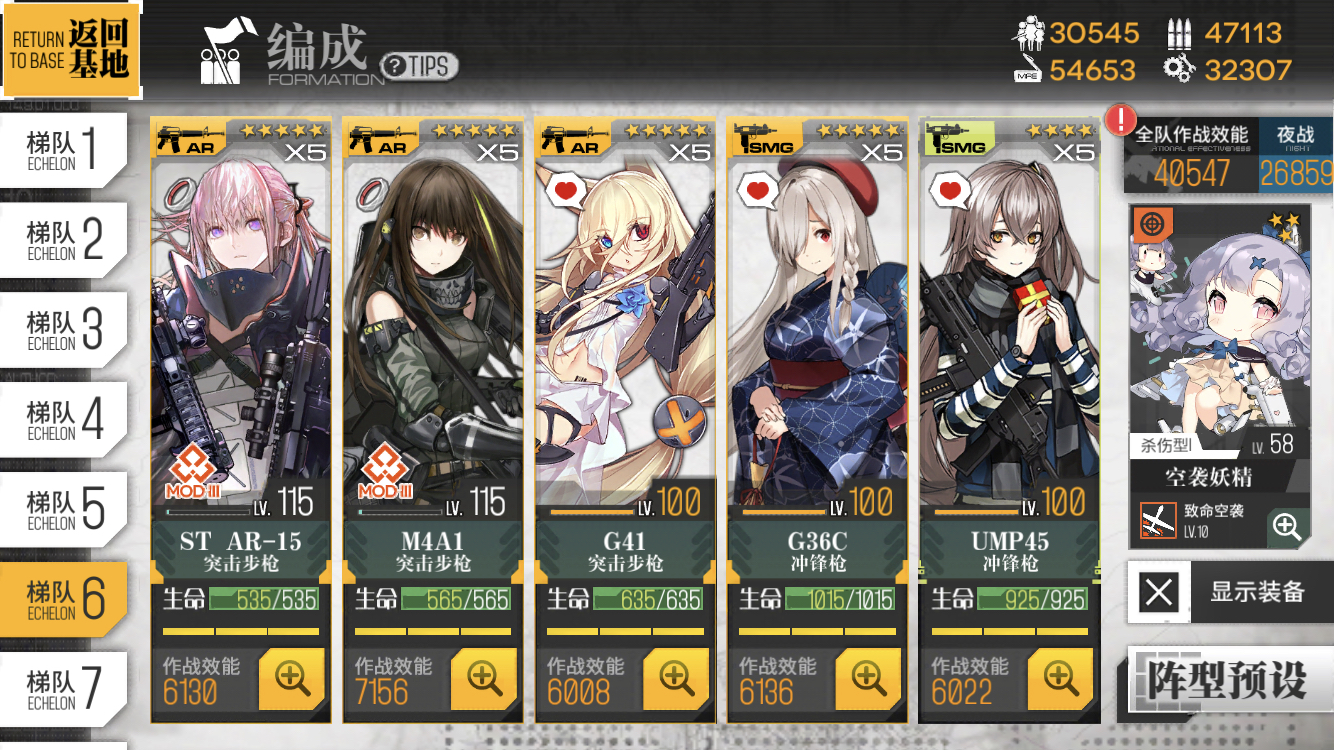The image size is (1334, 750).
Task: Inspect ST AR-15 with its magnifier button
Action: (x=292, y=679)
